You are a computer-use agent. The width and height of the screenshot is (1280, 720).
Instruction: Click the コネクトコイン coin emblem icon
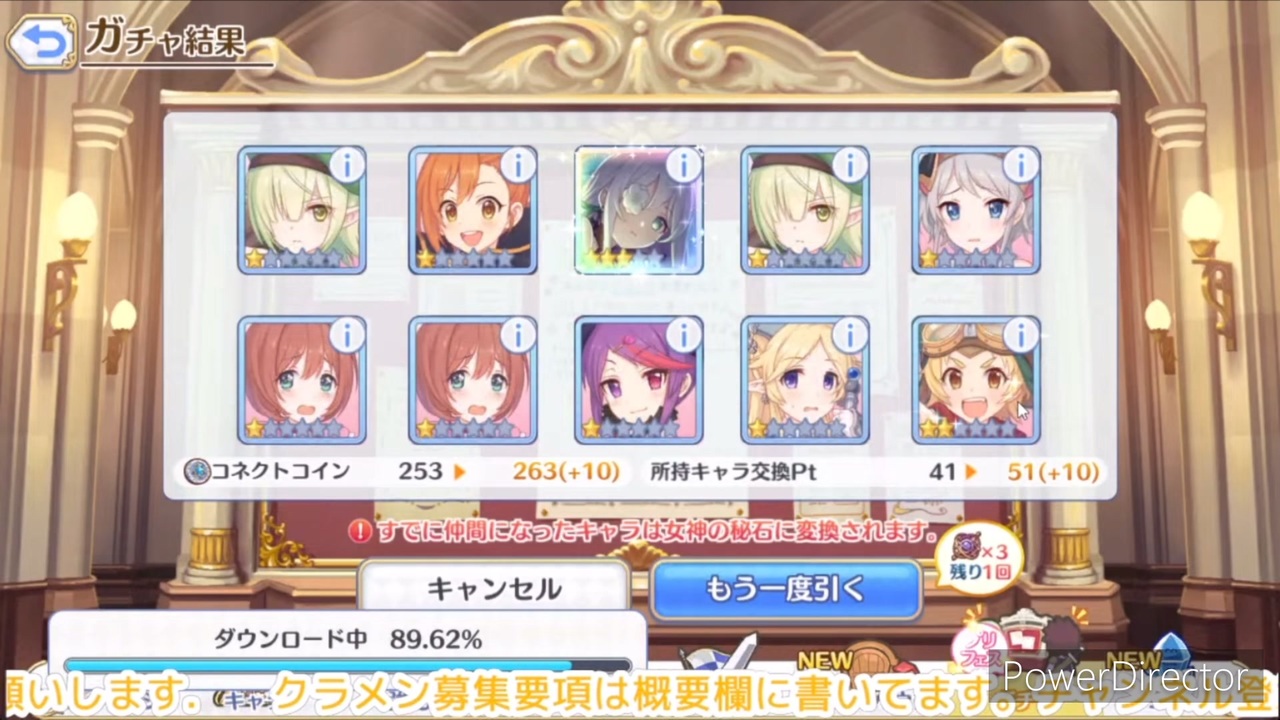point(196,471)
